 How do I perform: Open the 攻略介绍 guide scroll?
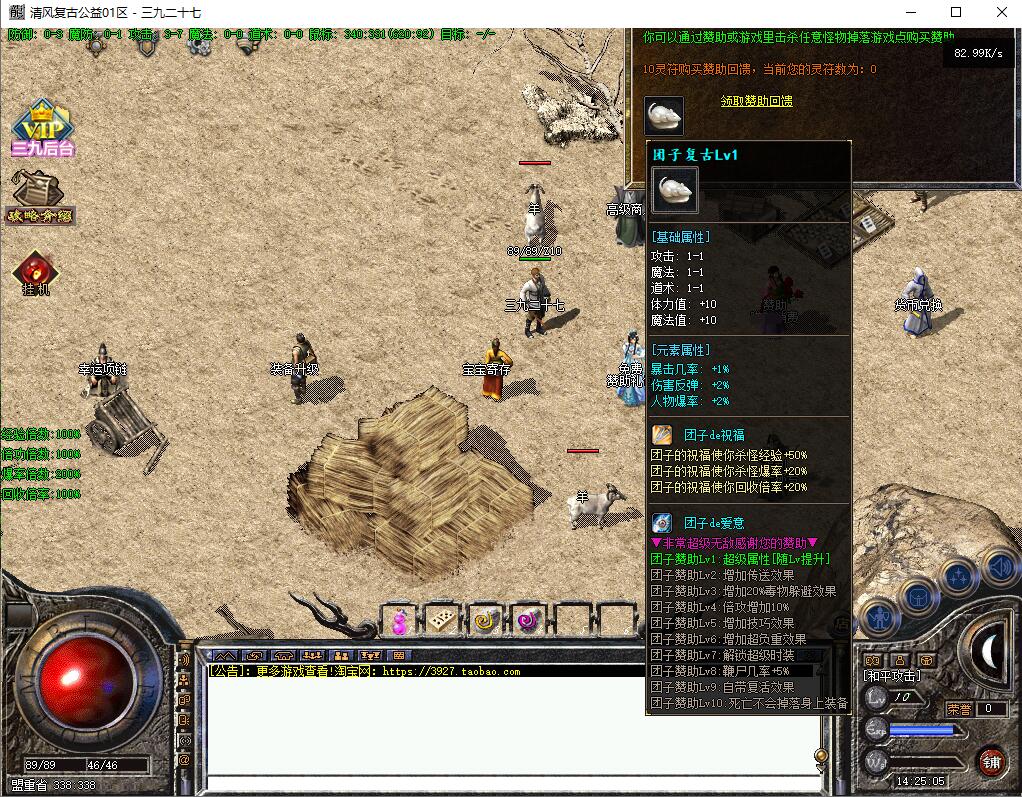[41, 197]
